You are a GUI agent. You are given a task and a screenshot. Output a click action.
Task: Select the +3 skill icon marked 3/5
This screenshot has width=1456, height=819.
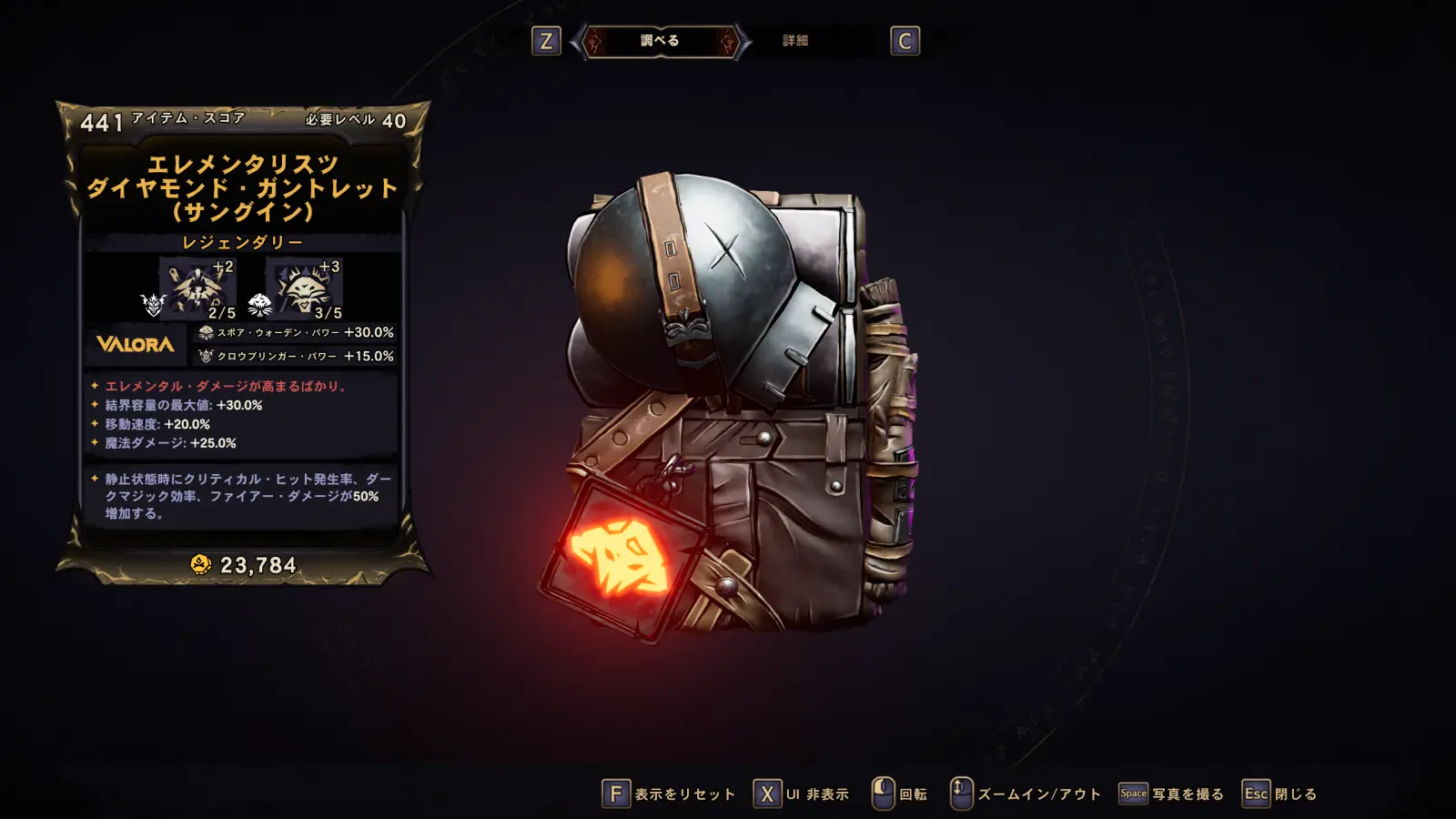pyautogui.click(x=304, y=288)
